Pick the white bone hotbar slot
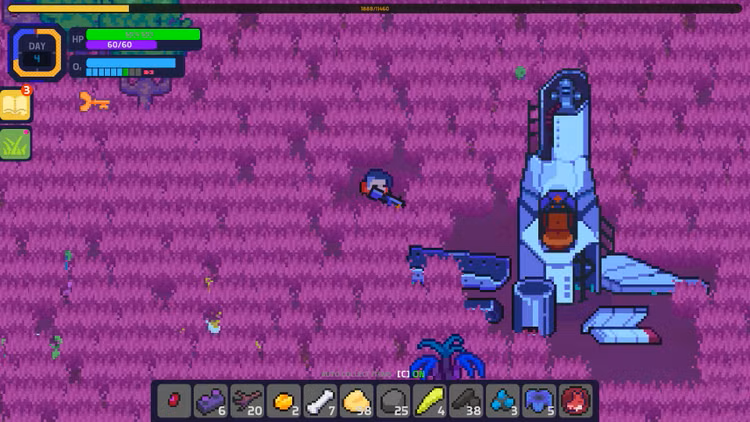 319,400
